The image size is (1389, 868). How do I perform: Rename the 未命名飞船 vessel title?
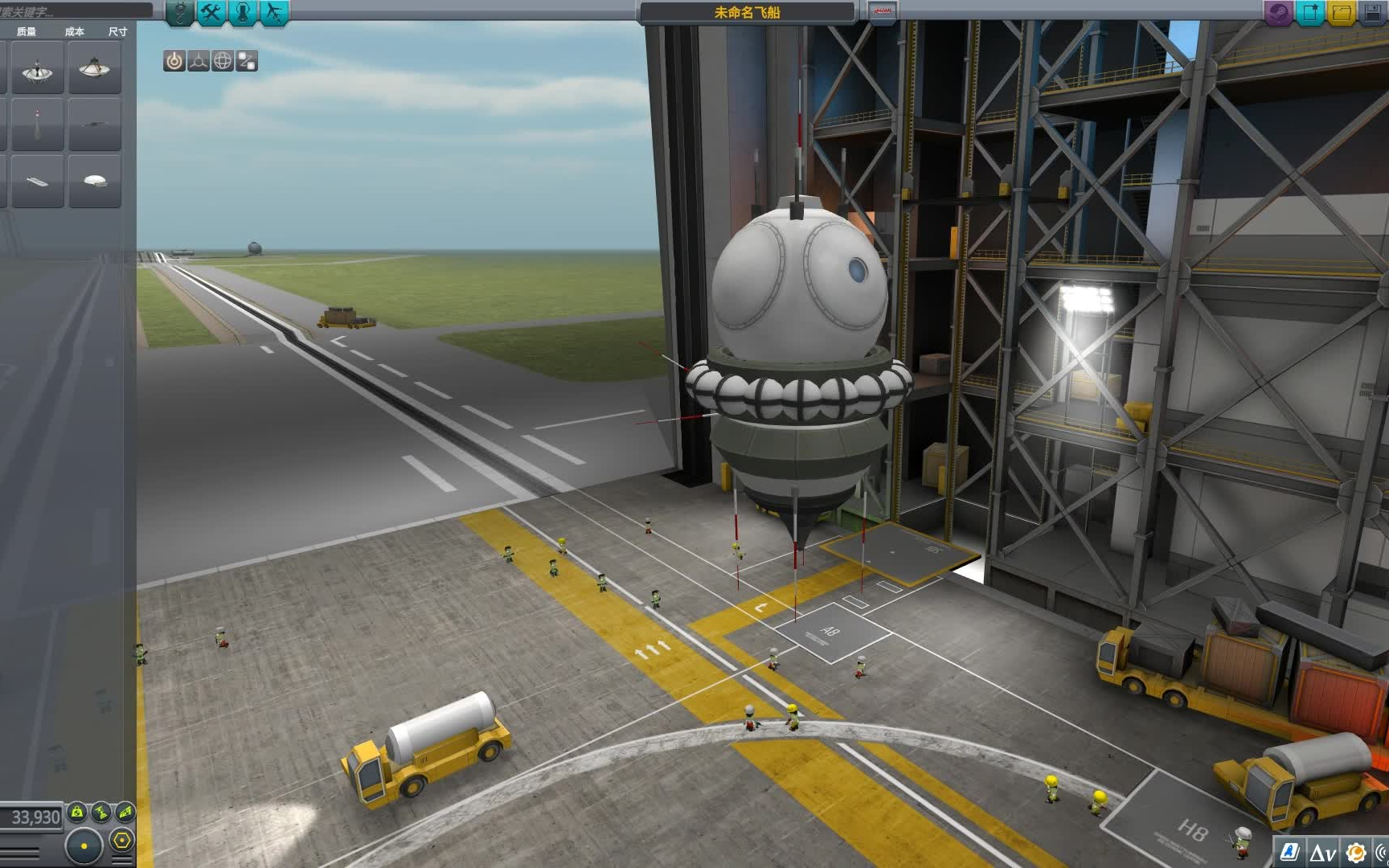748,11
